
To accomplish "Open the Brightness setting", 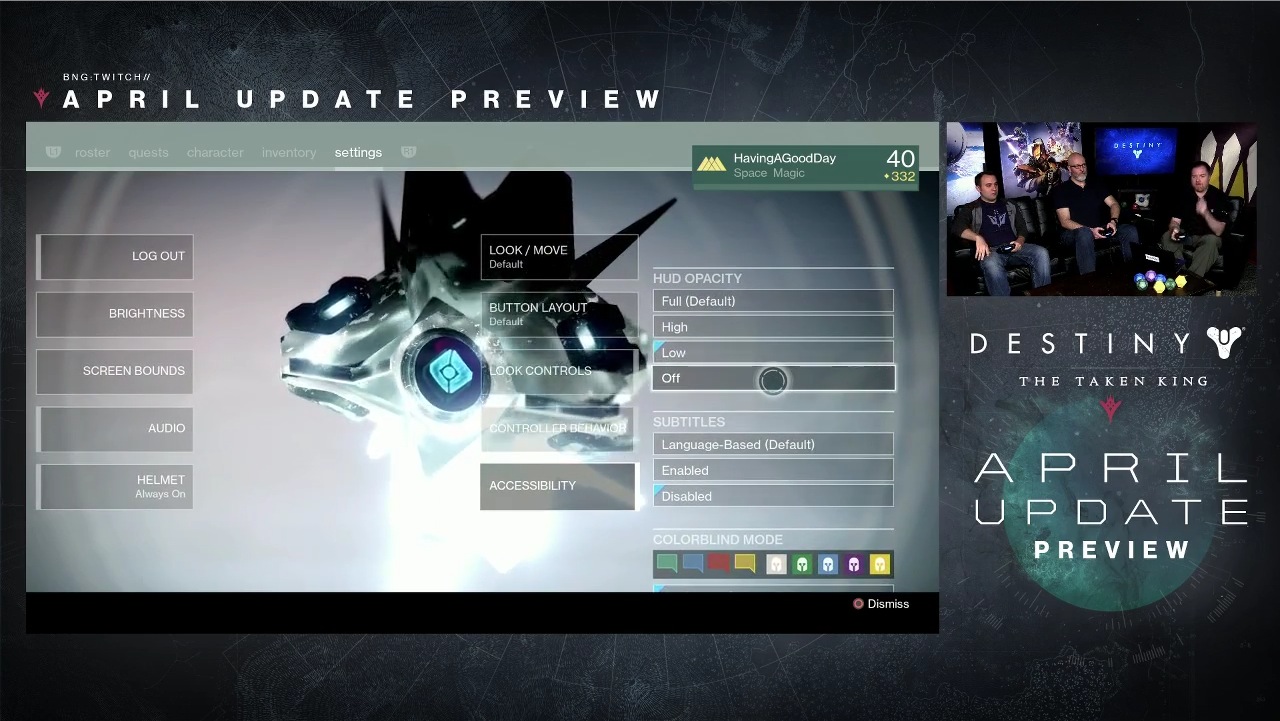I will (x=115, y=314).
